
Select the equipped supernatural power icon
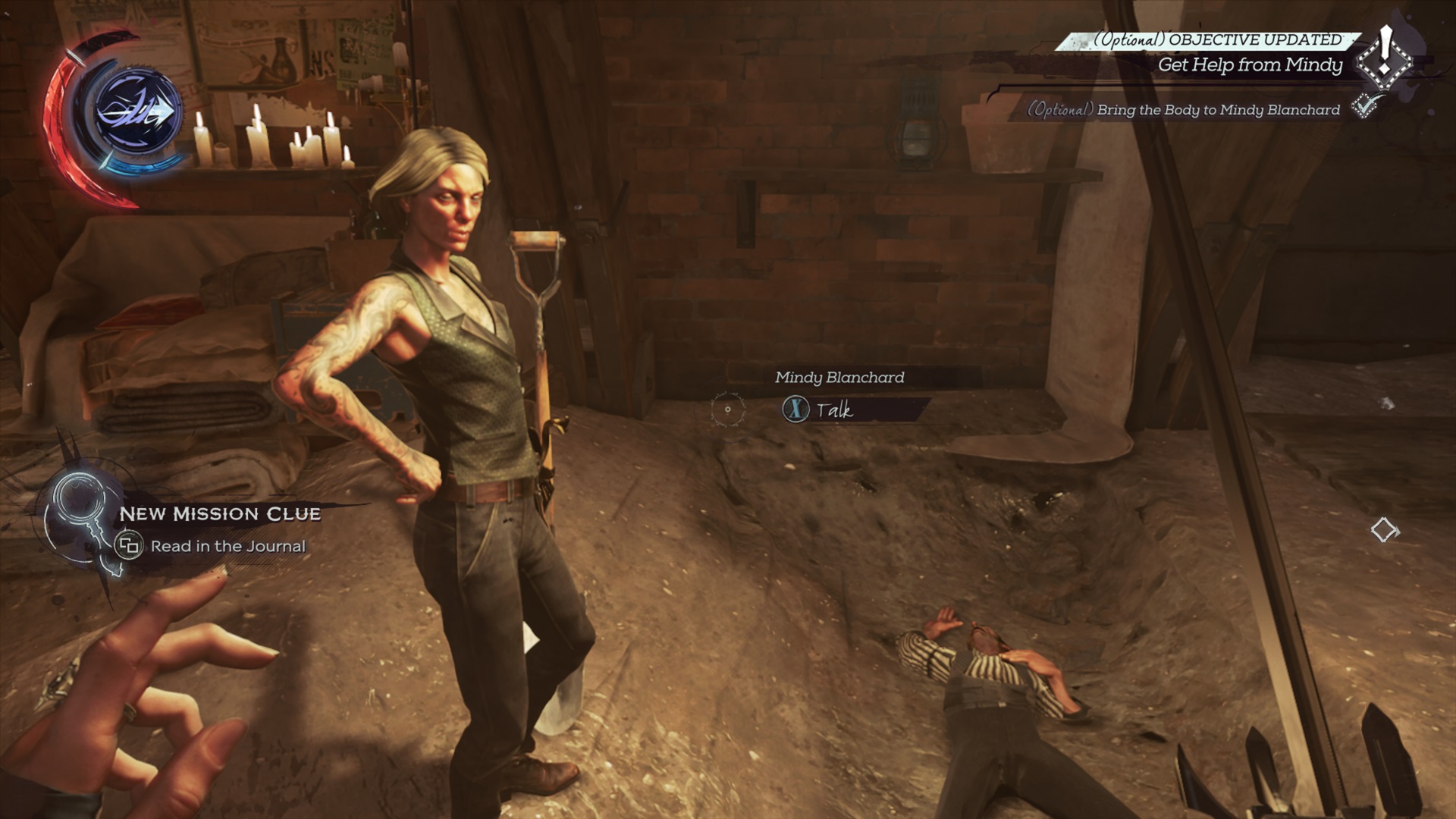(x=137, y=112)
